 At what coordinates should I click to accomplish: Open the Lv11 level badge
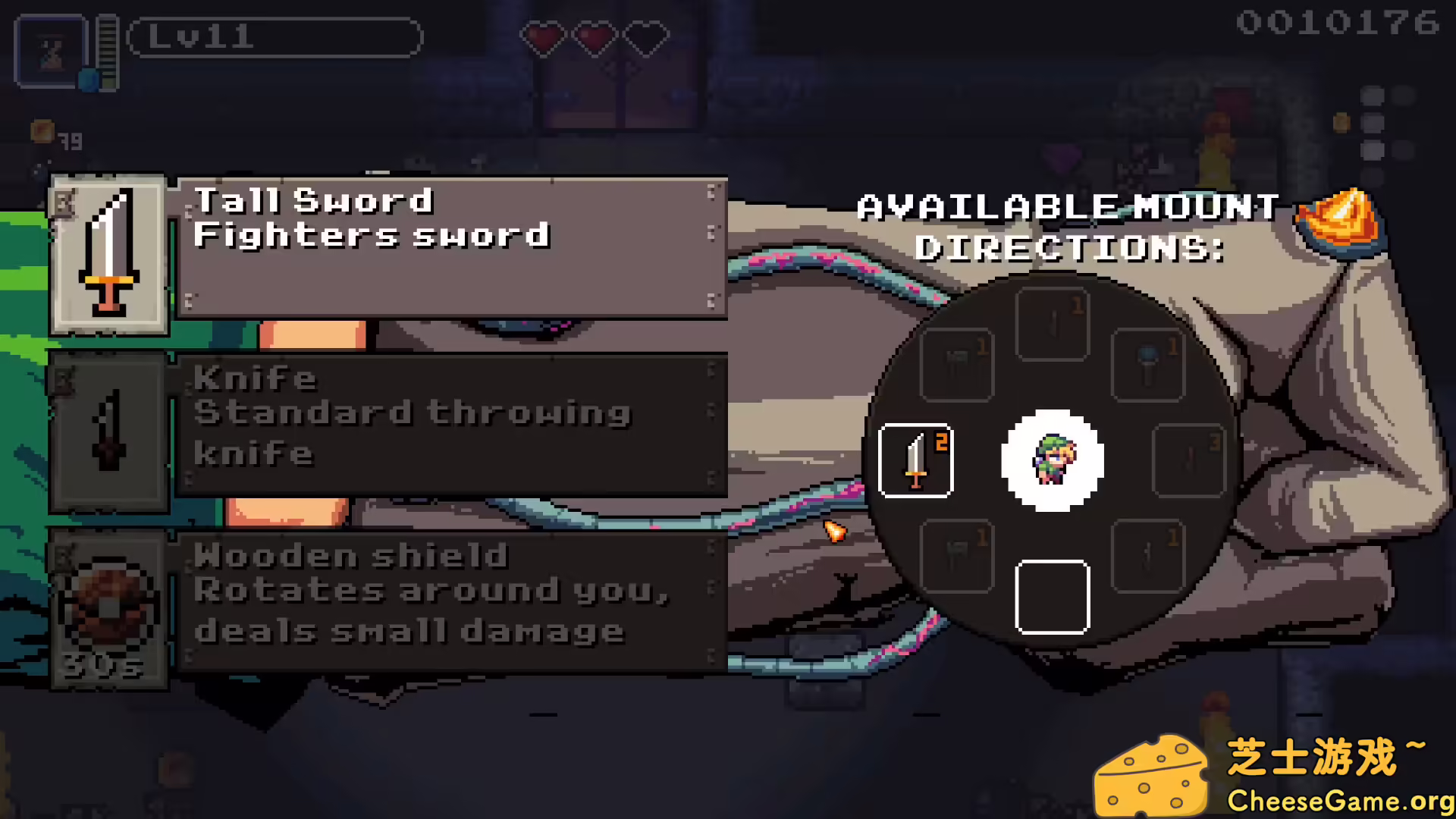click(275, 37)
